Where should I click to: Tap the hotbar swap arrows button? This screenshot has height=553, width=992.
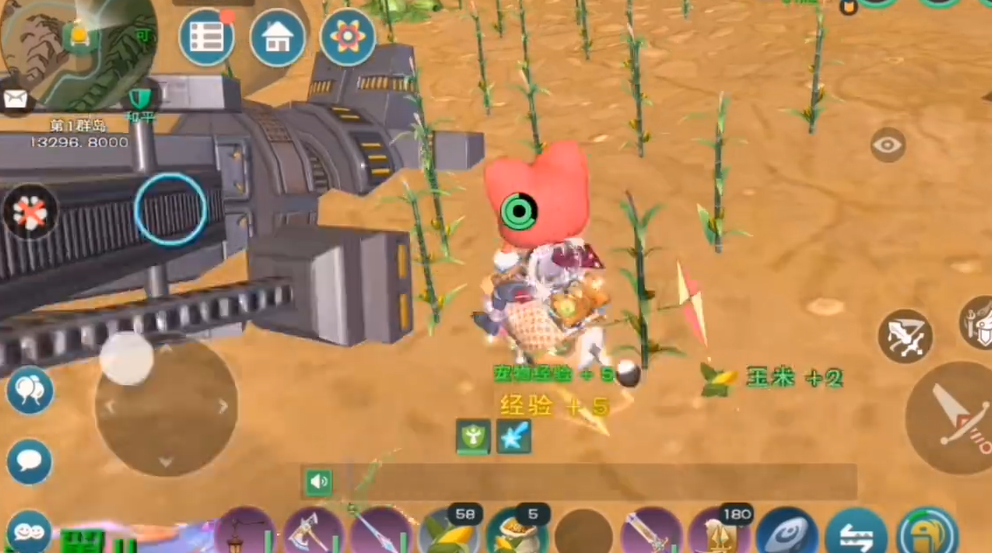click(855, 532)
